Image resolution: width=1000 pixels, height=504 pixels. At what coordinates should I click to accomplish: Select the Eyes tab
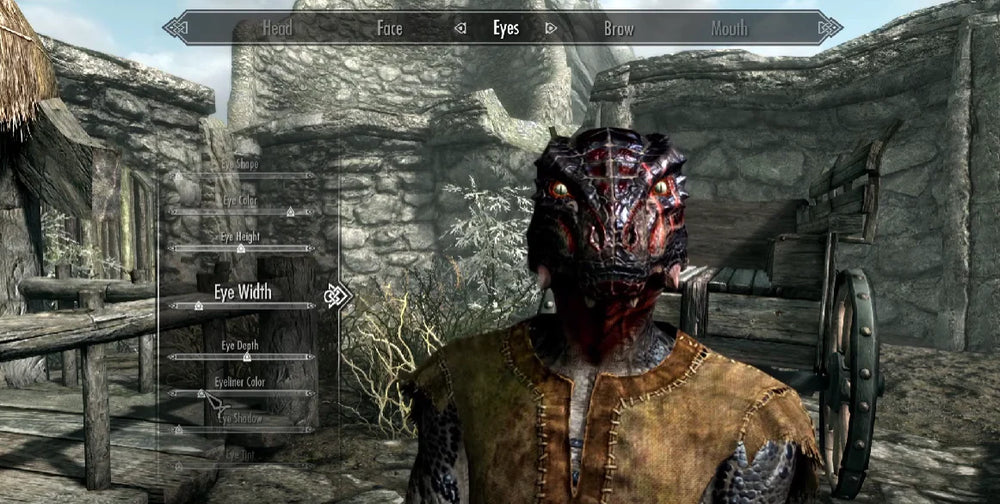click(506, 28)
